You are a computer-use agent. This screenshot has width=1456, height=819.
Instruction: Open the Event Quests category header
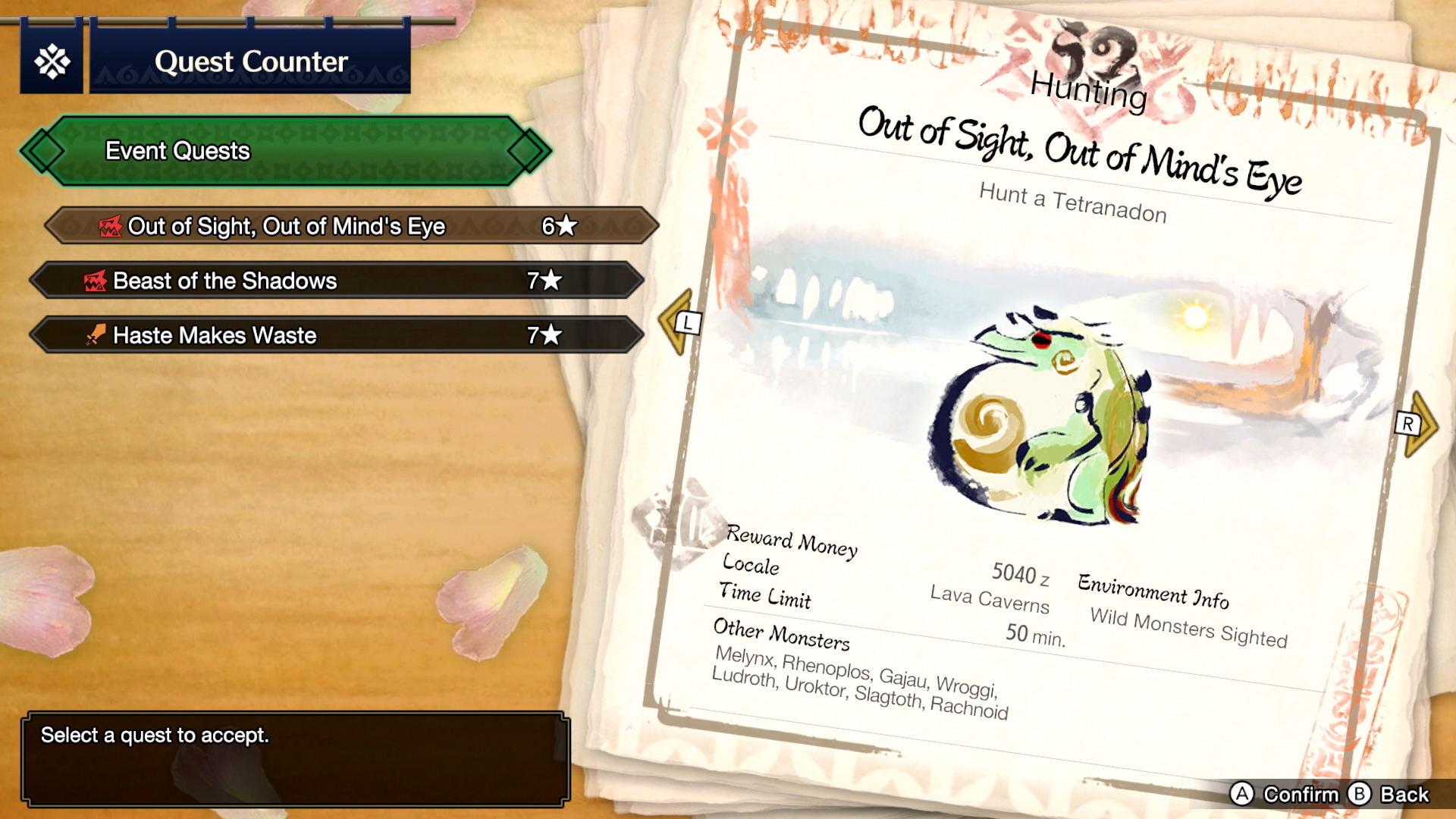click(285, 151)
